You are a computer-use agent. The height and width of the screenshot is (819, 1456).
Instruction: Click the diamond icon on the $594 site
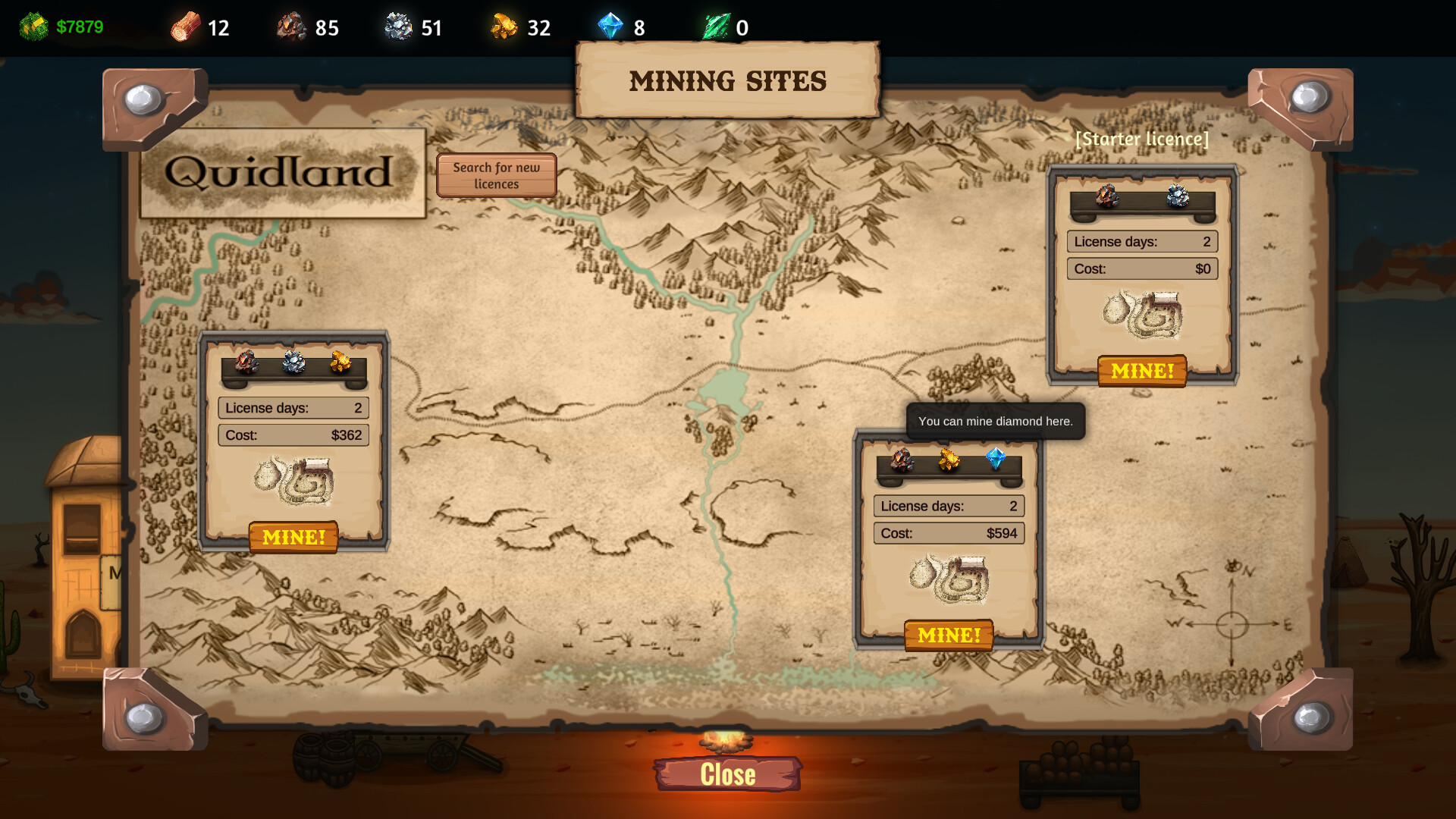(x=995, y=458)
